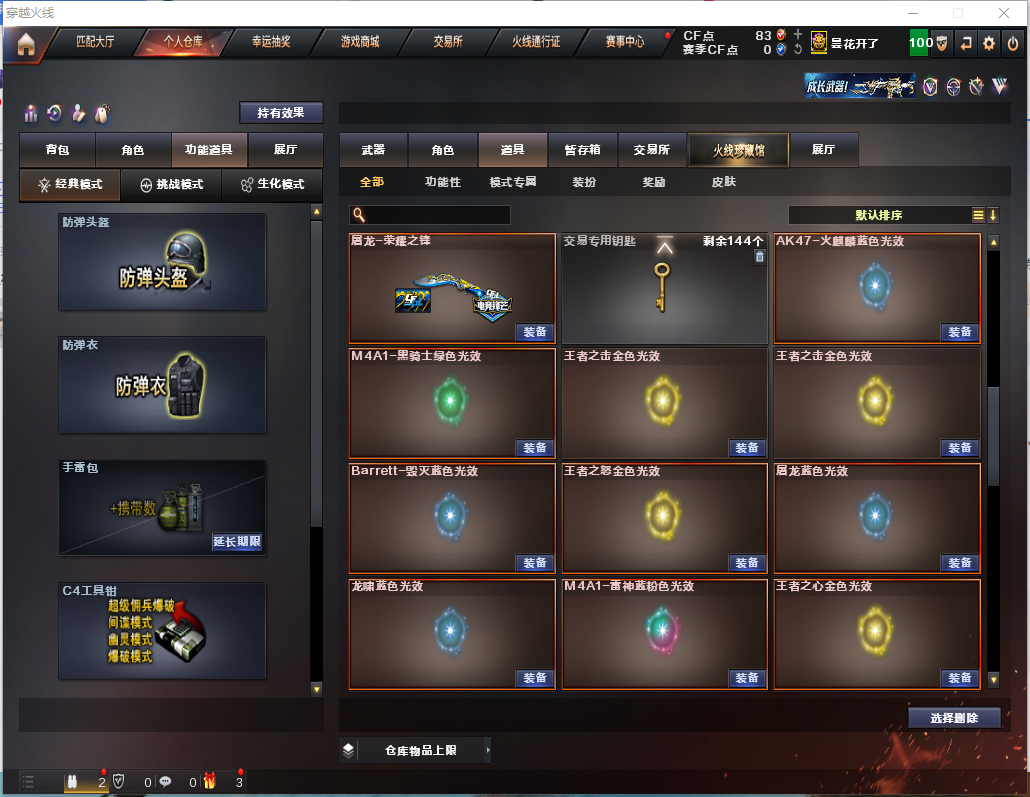Switch to the 武器 tab
1030x797 pixels.
[x=373, y=150]
